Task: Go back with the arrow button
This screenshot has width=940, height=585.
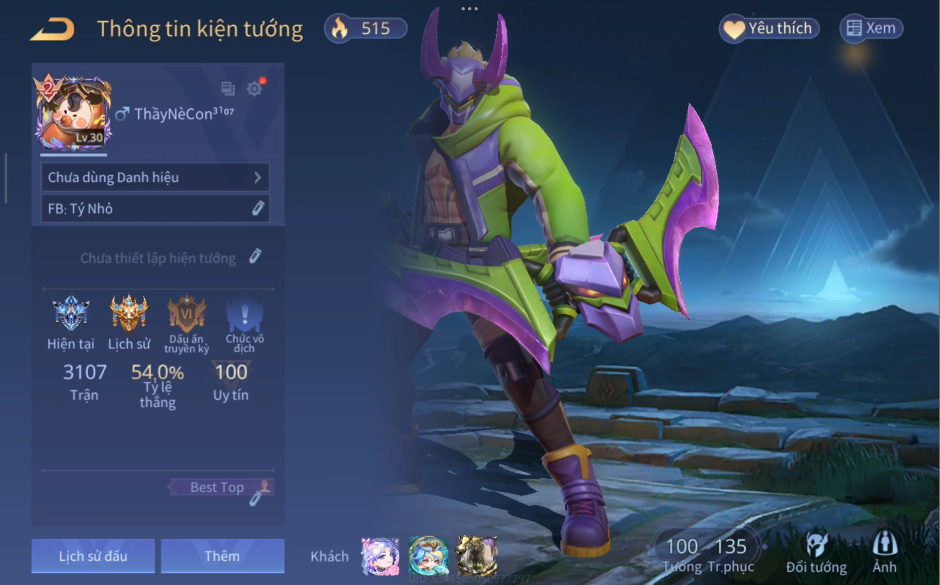Action: [52, 30]
